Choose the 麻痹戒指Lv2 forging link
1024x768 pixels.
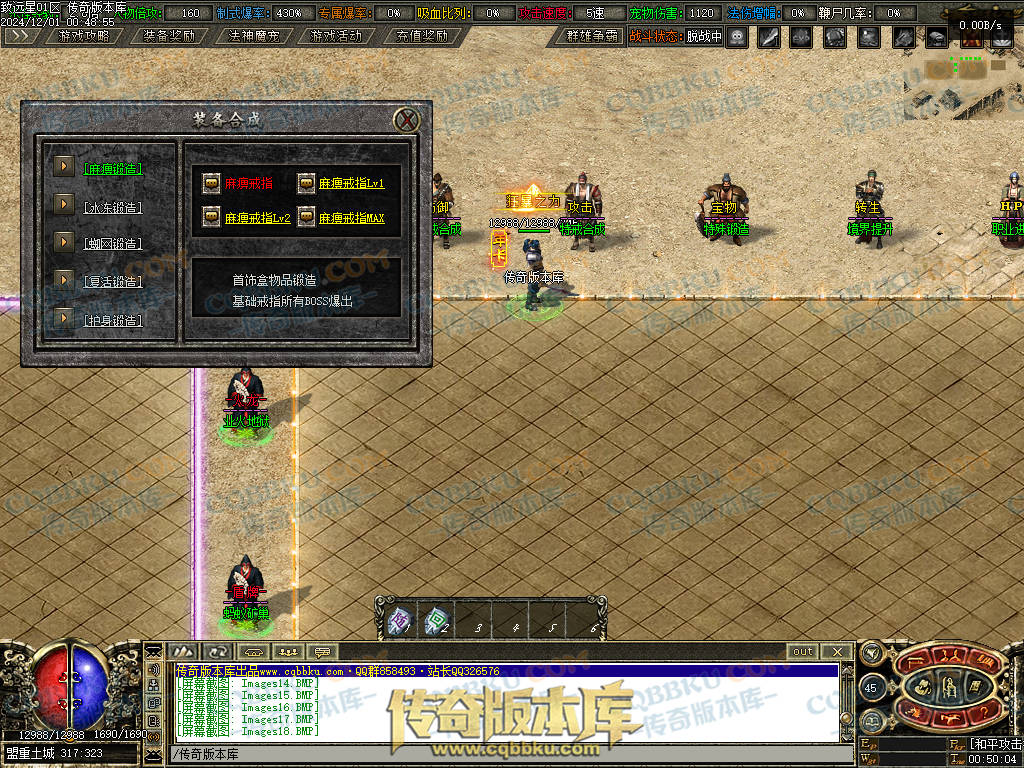[257, 218]
